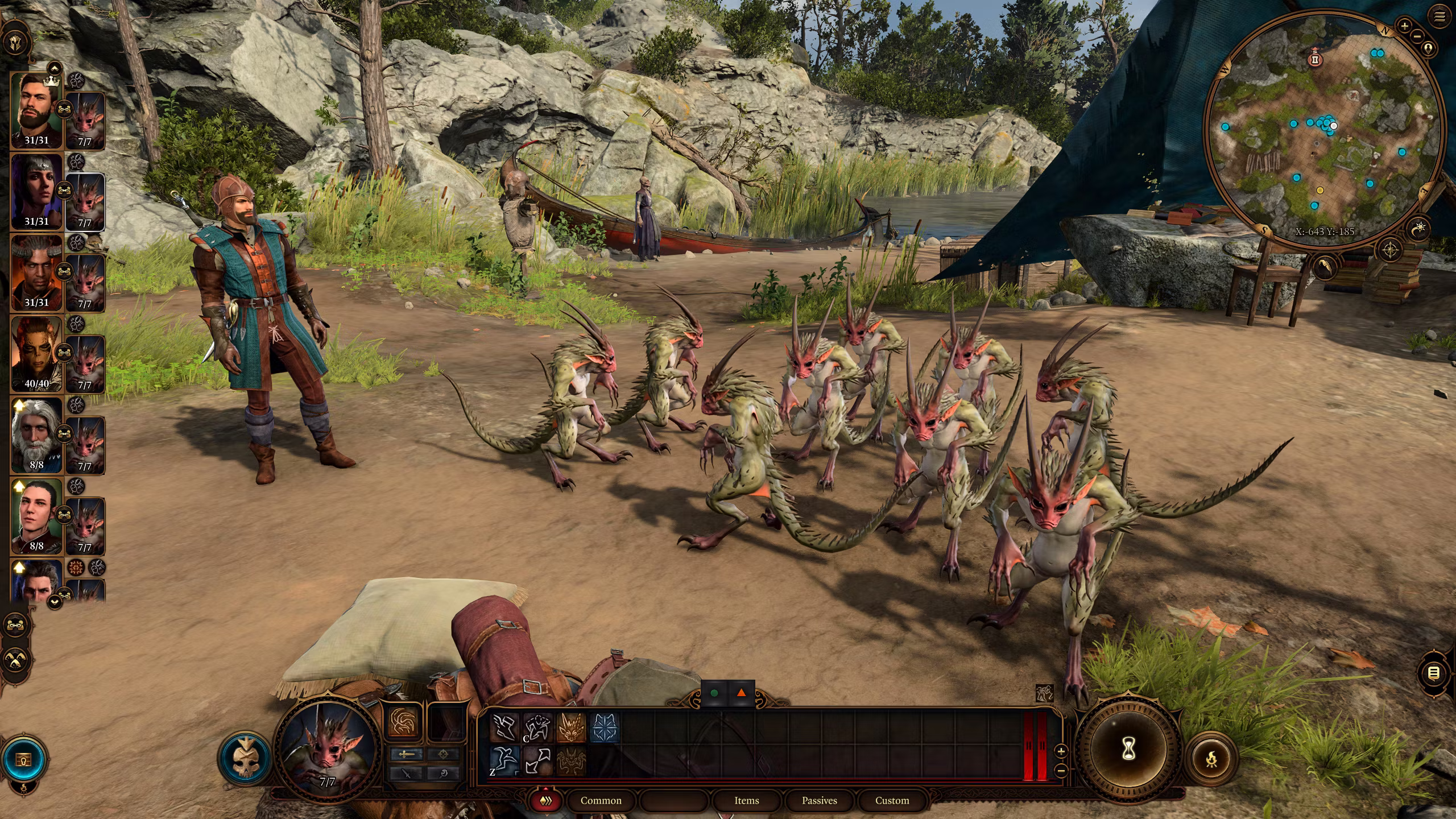Viewport: 1456px width, 819px height.
Task: Add a hotbar row with plus button
Action: click(x=1061, y=751)
